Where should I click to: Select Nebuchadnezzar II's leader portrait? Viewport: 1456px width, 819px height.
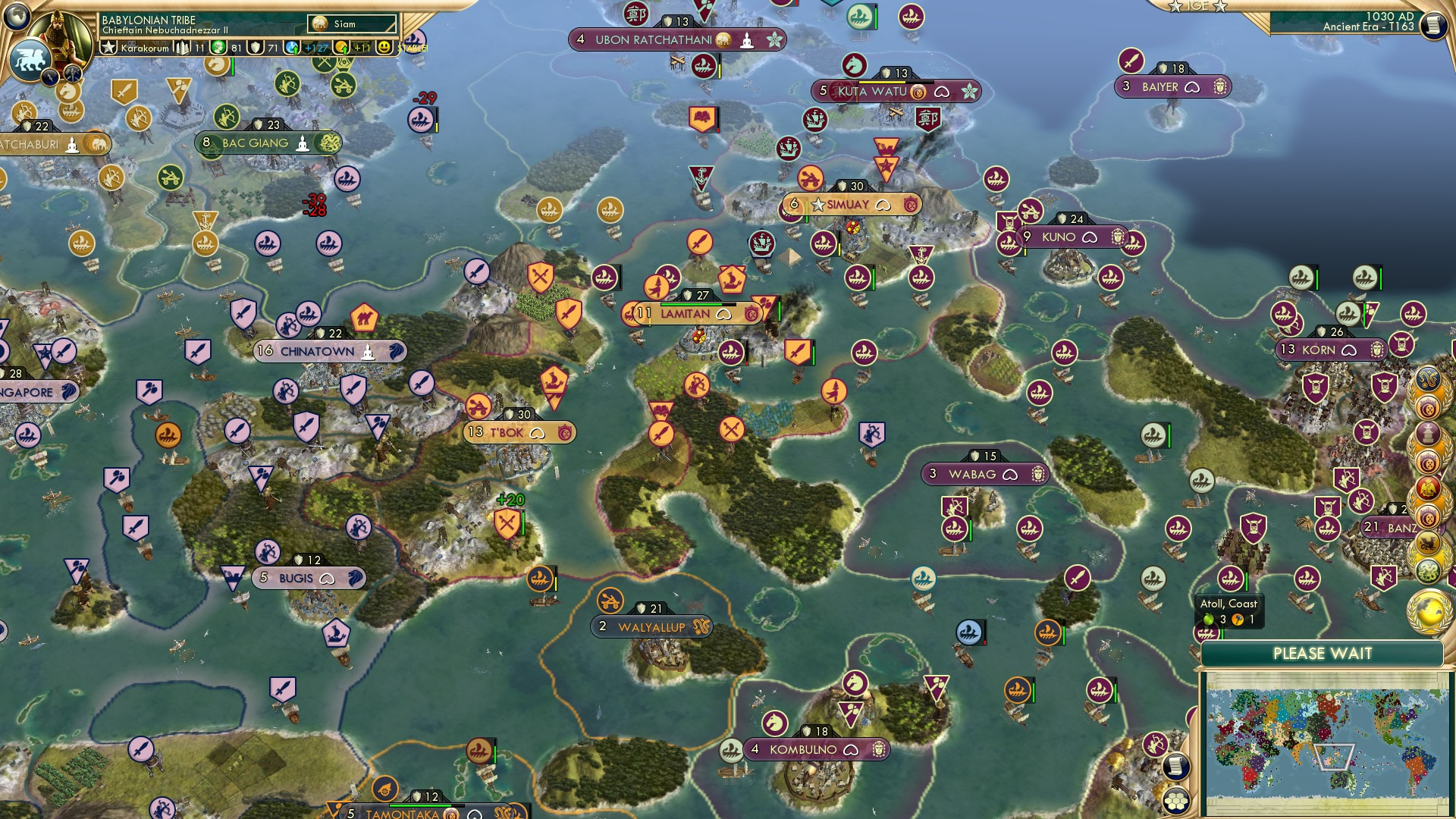coord(59,33)
